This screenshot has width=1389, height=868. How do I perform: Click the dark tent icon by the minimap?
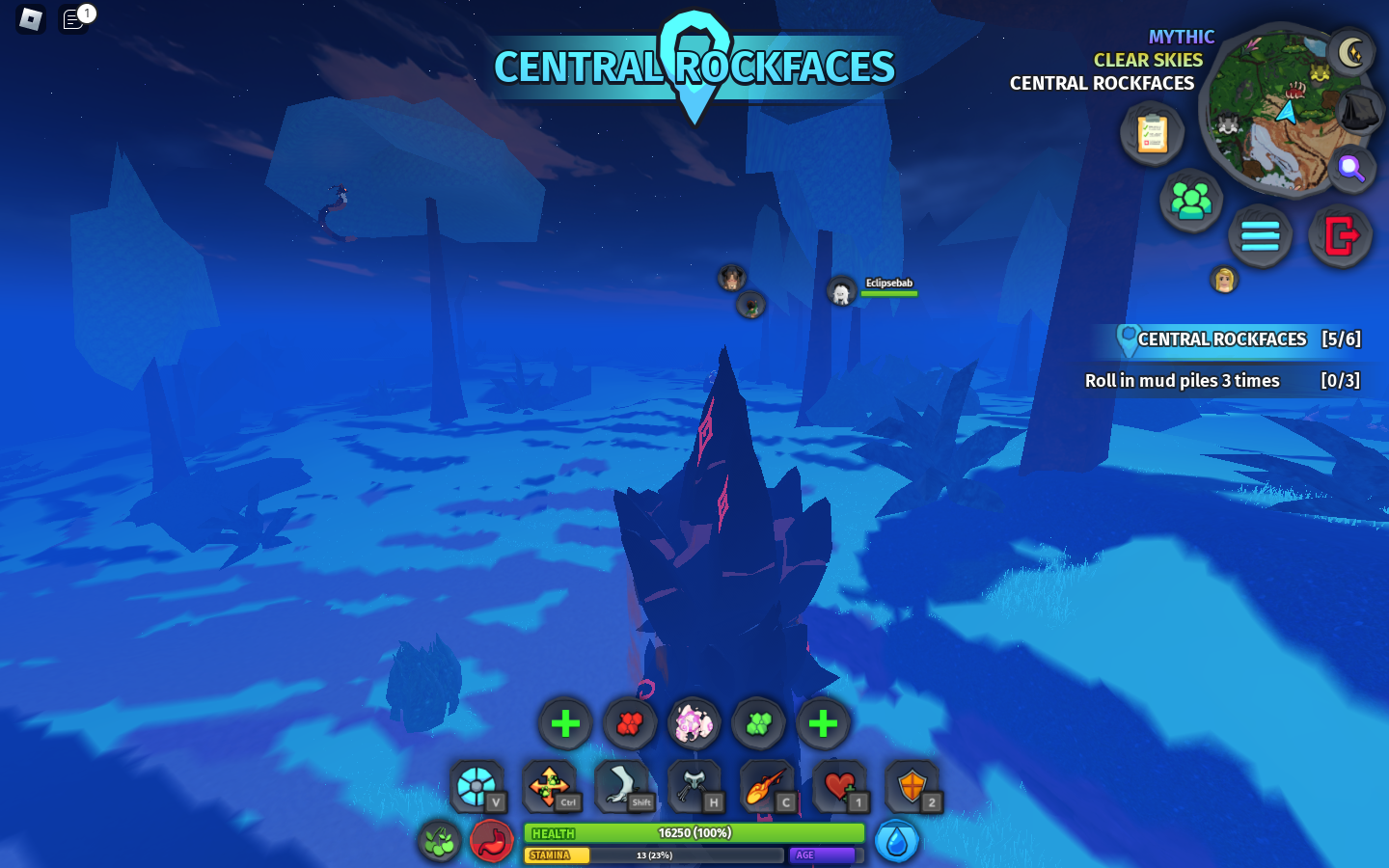tap(1360, 110)
